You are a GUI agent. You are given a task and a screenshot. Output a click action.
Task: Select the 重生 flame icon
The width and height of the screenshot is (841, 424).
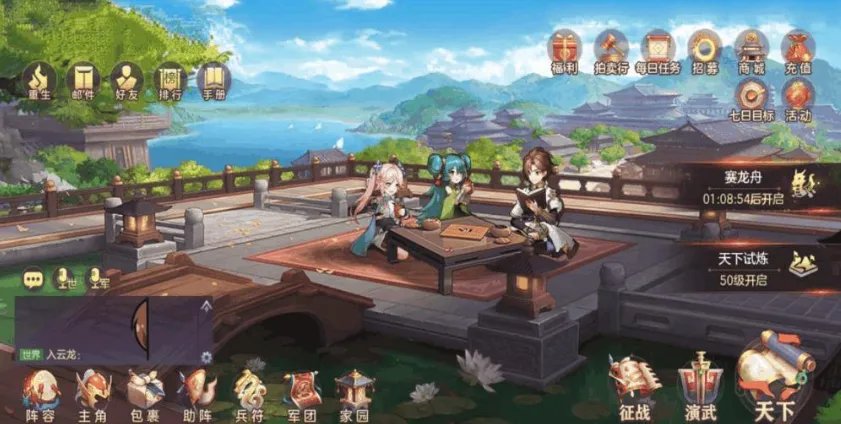(x=41, y=81)
